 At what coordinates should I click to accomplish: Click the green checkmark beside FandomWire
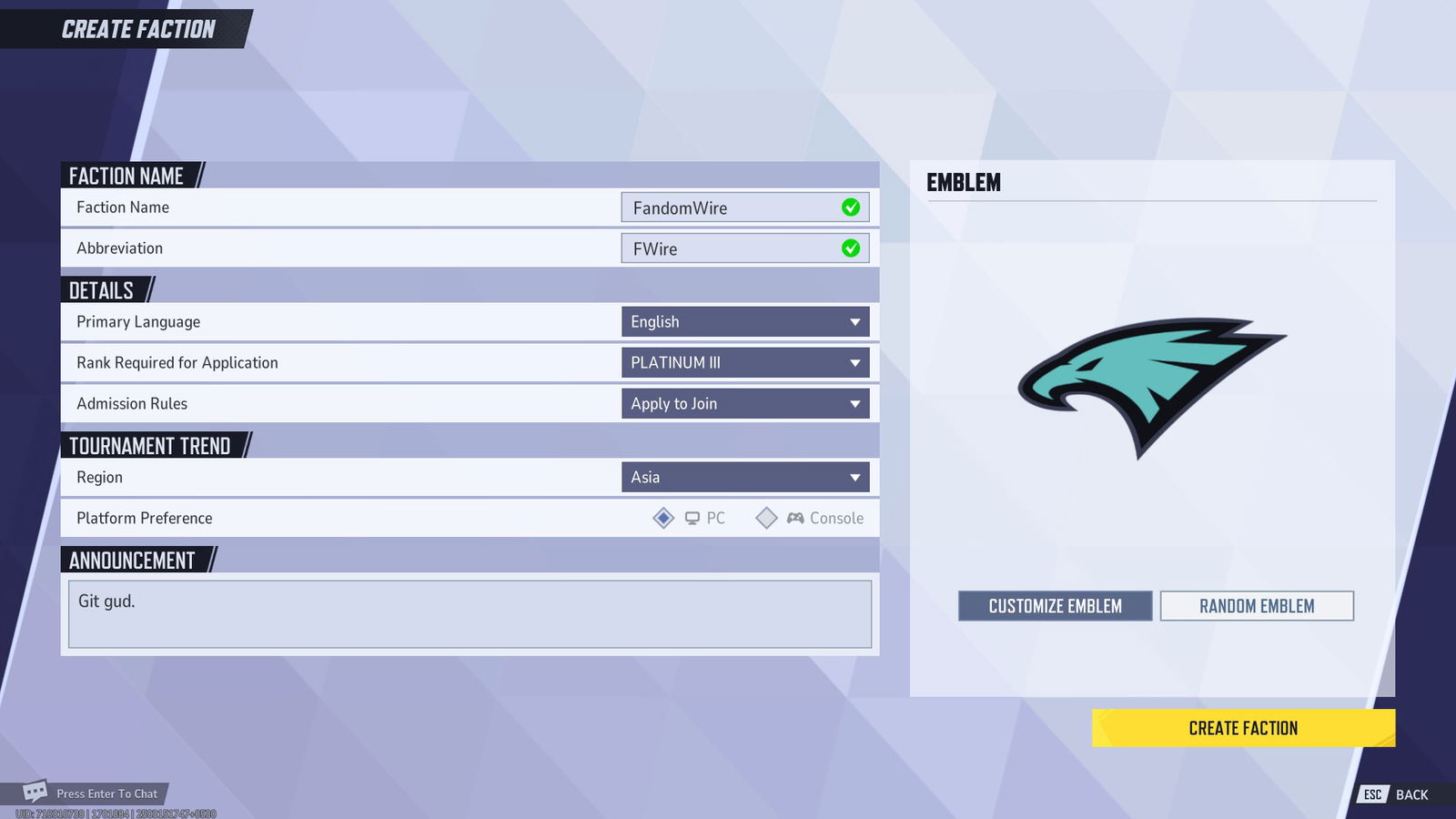click(x=849, y=207)
